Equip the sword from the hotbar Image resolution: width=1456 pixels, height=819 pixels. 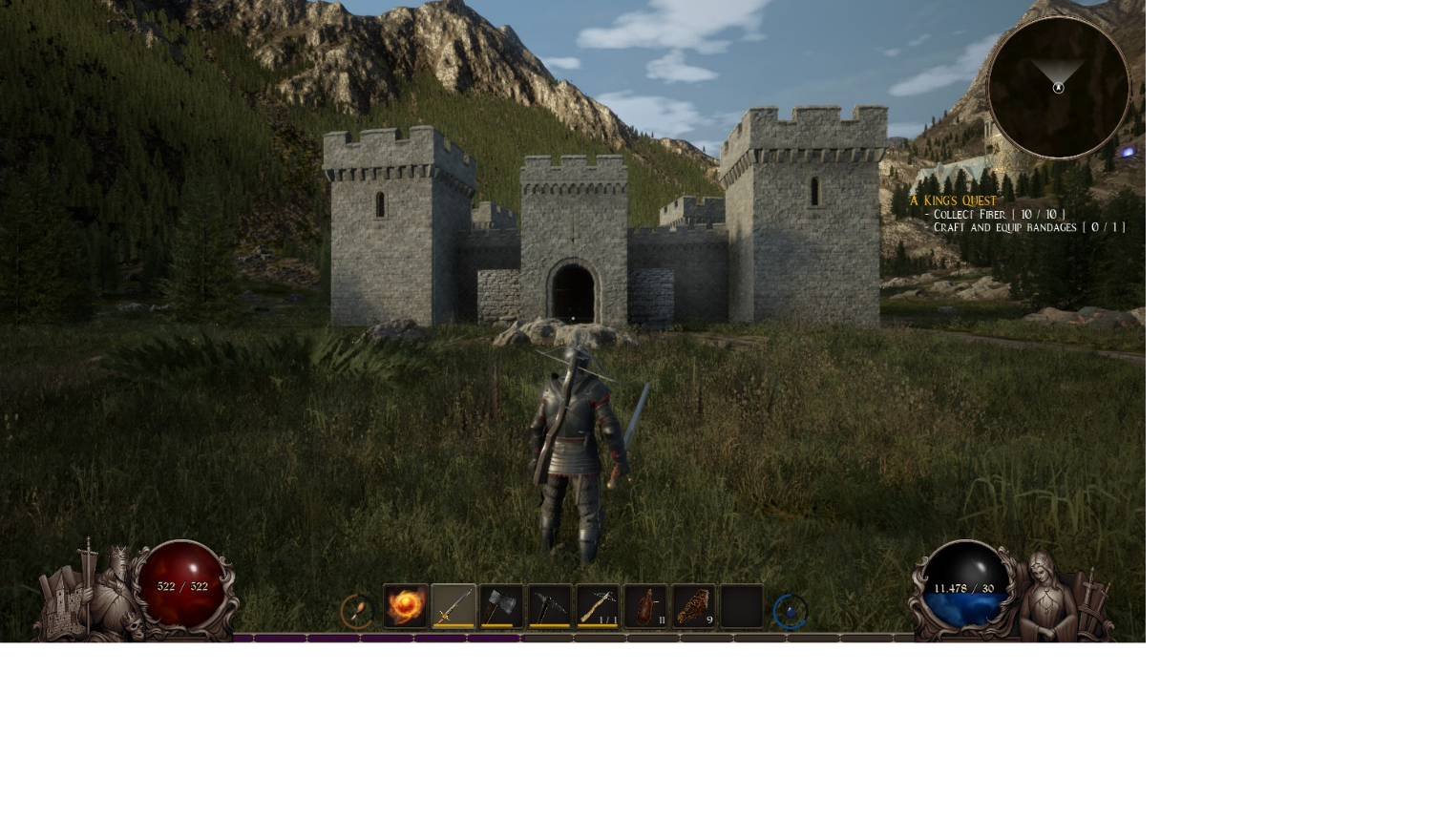[x=454, y=605]
